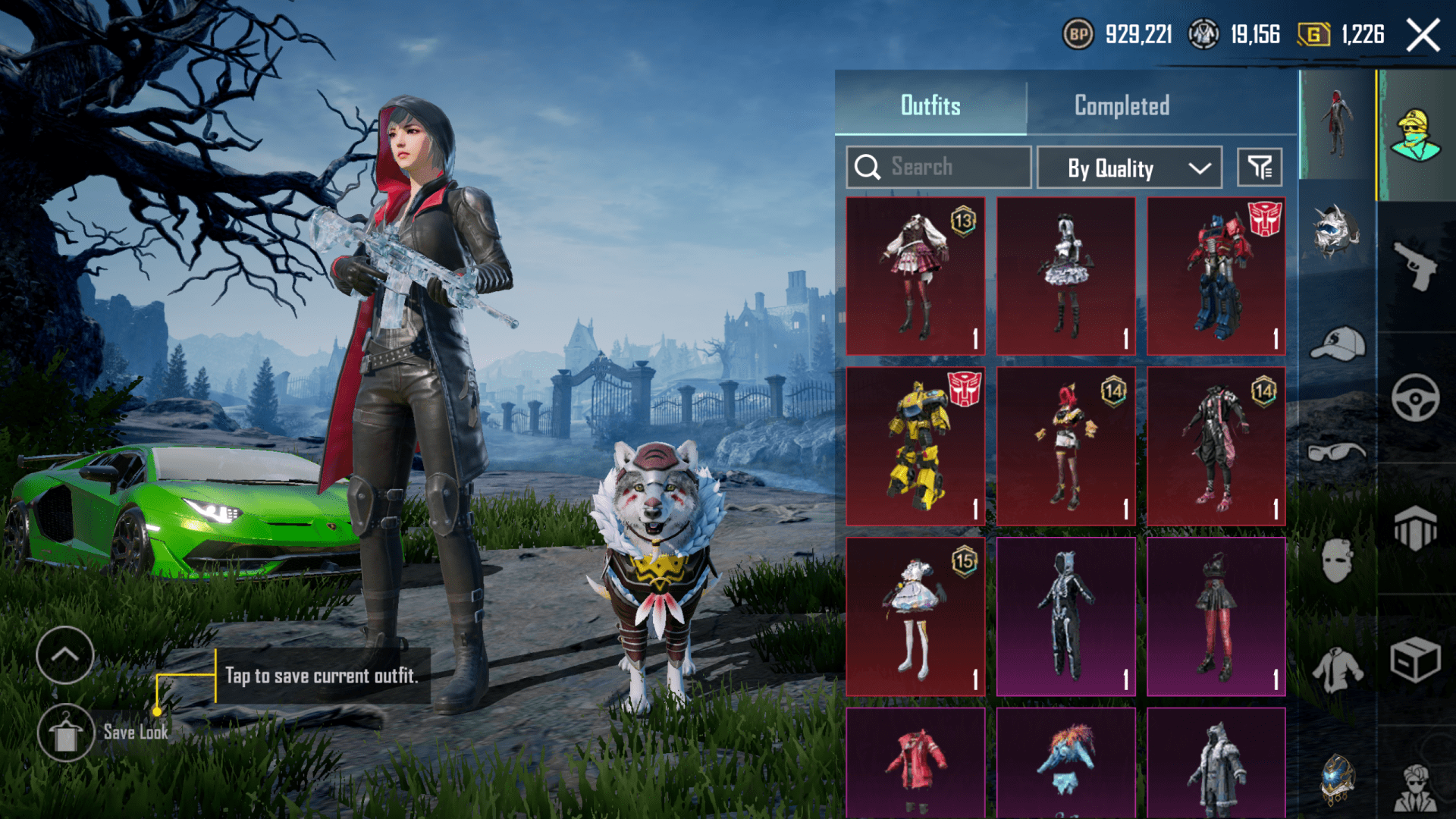Choose the red Optimus Prime outfit
The width and height of the screenshot is (1456, 819).
1216,276
